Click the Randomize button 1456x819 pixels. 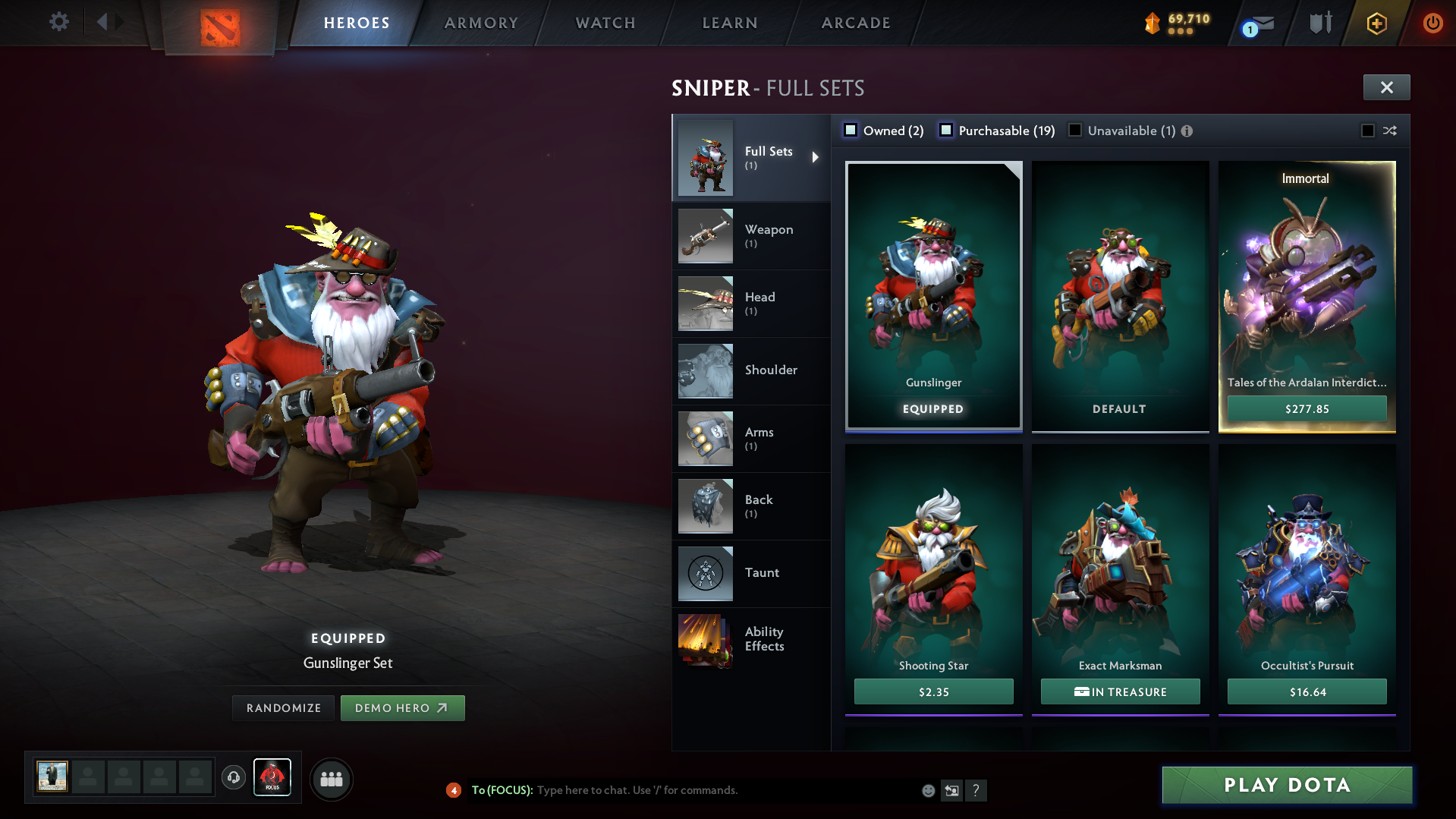click(x=282, y=707)
